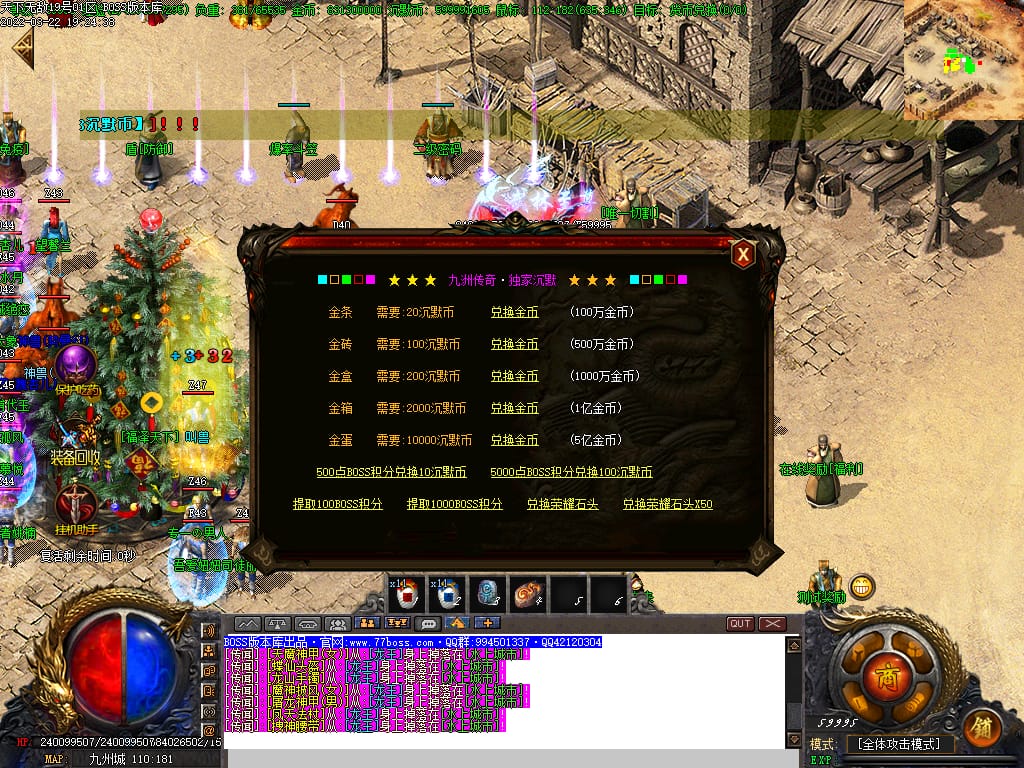
Task: Choose 兑换金币 for the 金箱
Action: pos(514,408)
